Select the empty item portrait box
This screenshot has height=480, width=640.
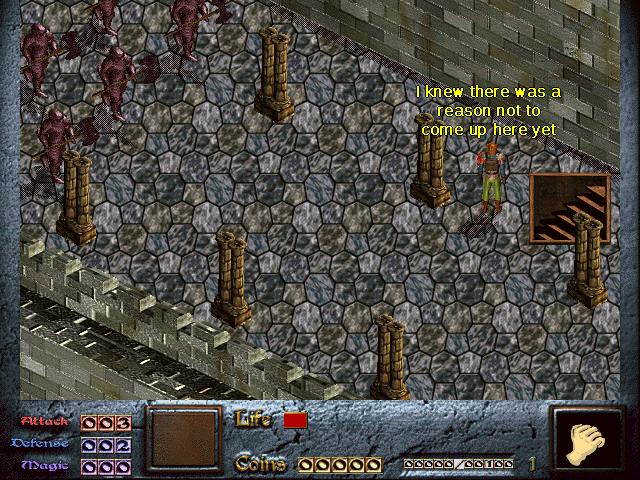[183, 440]
